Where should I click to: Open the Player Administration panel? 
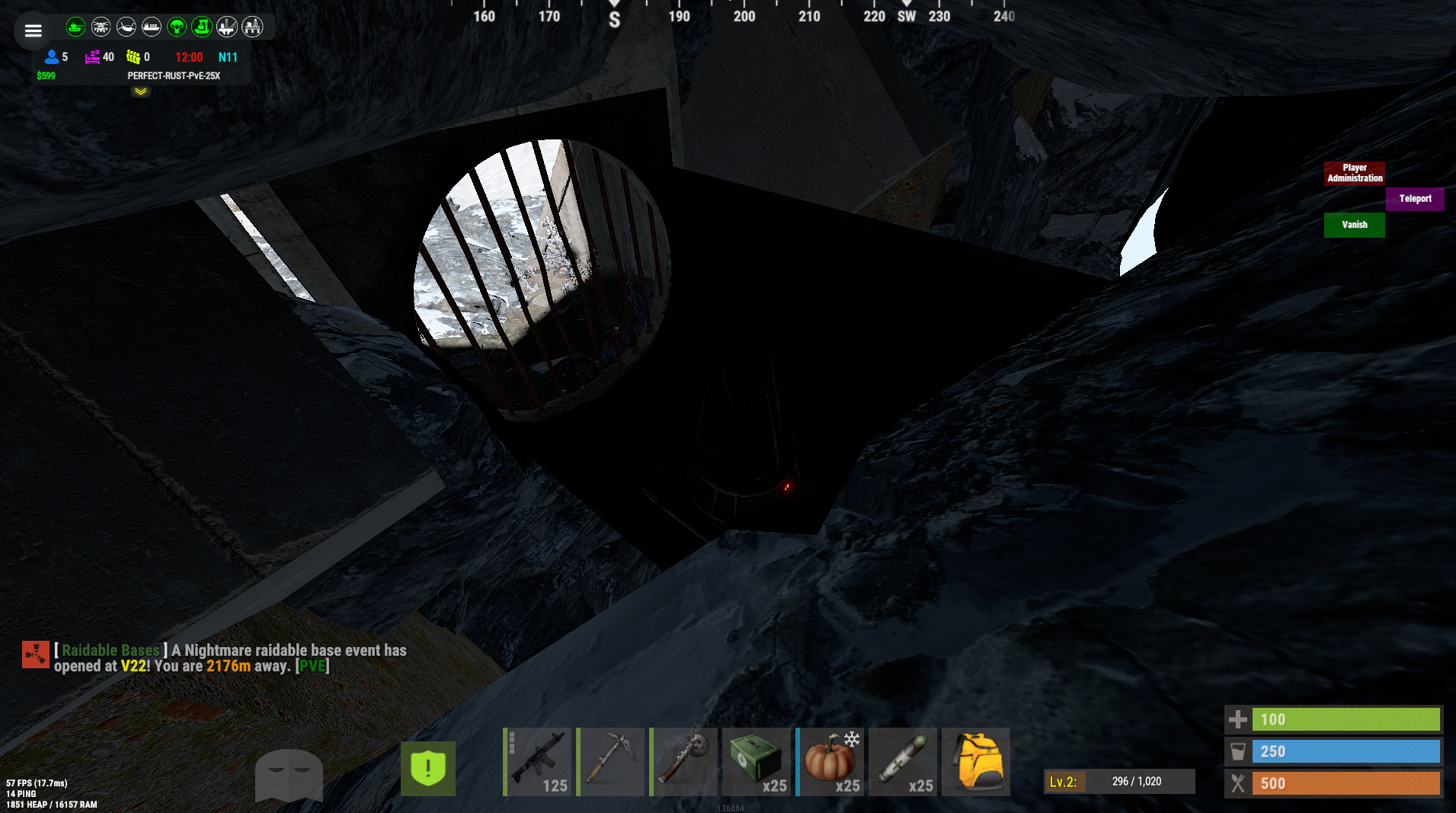[1354, 173]
